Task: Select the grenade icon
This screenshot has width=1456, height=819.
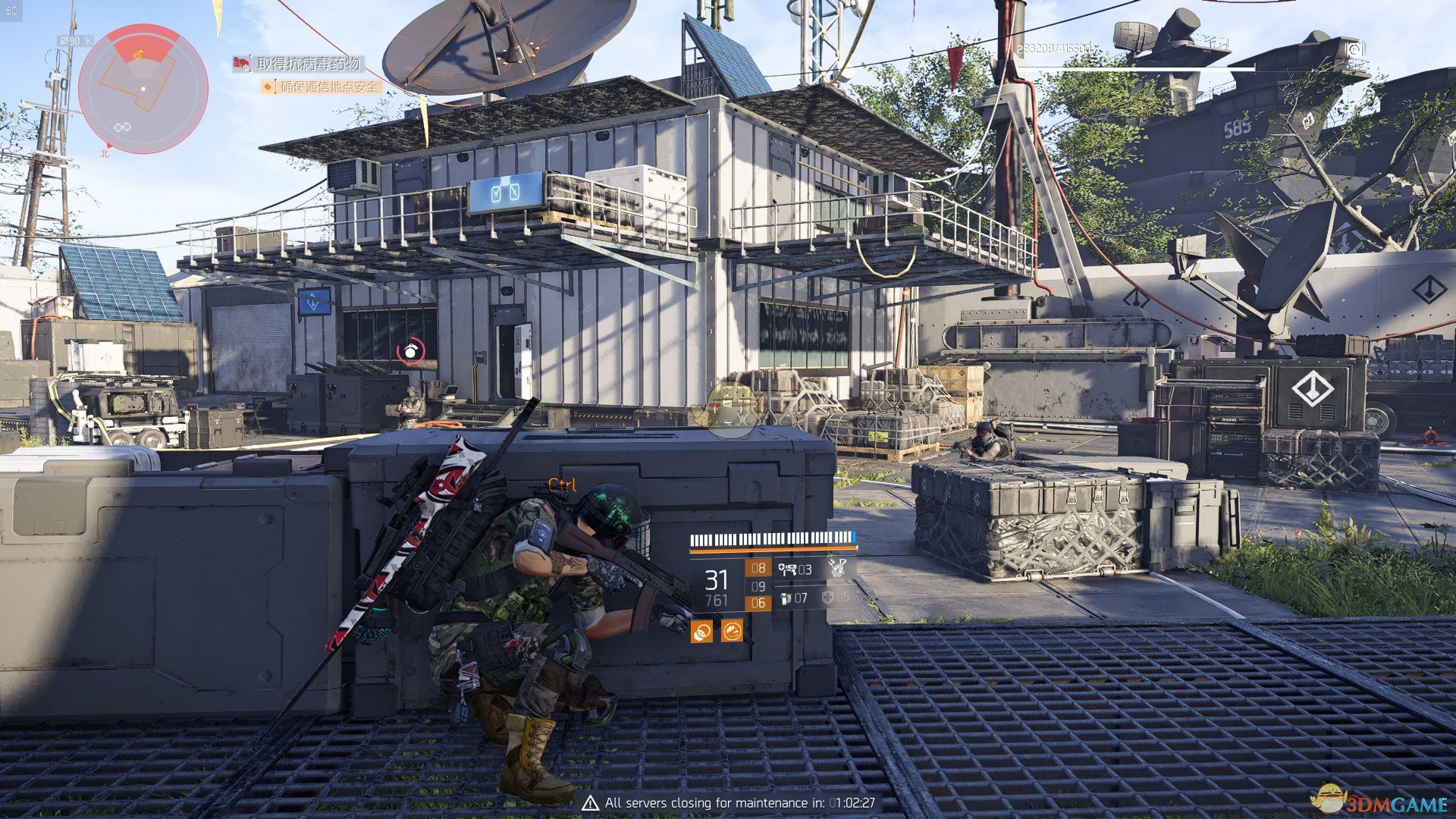Action: [786, 599]
